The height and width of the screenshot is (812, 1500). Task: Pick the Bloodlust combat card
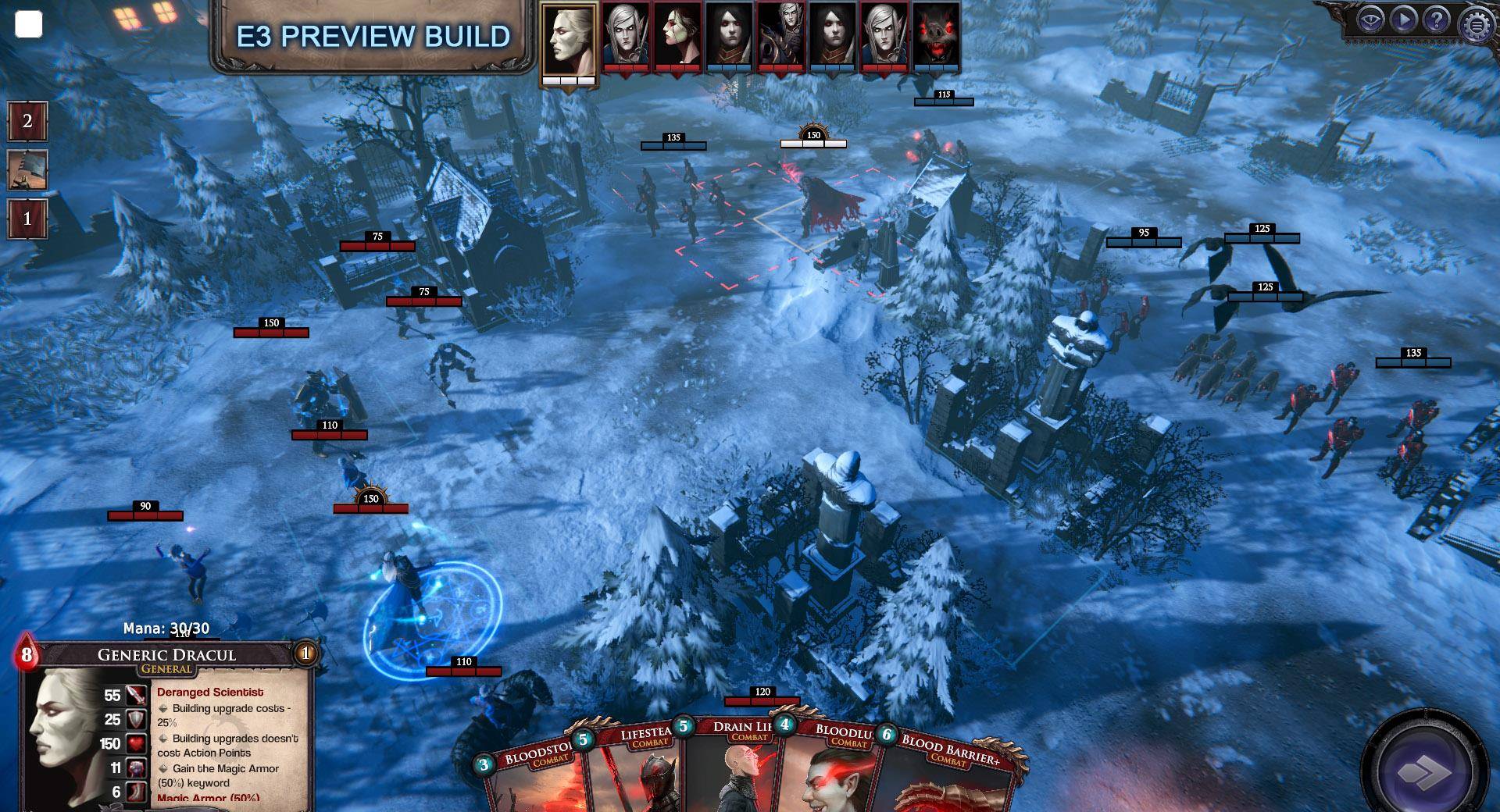(832, 773)
